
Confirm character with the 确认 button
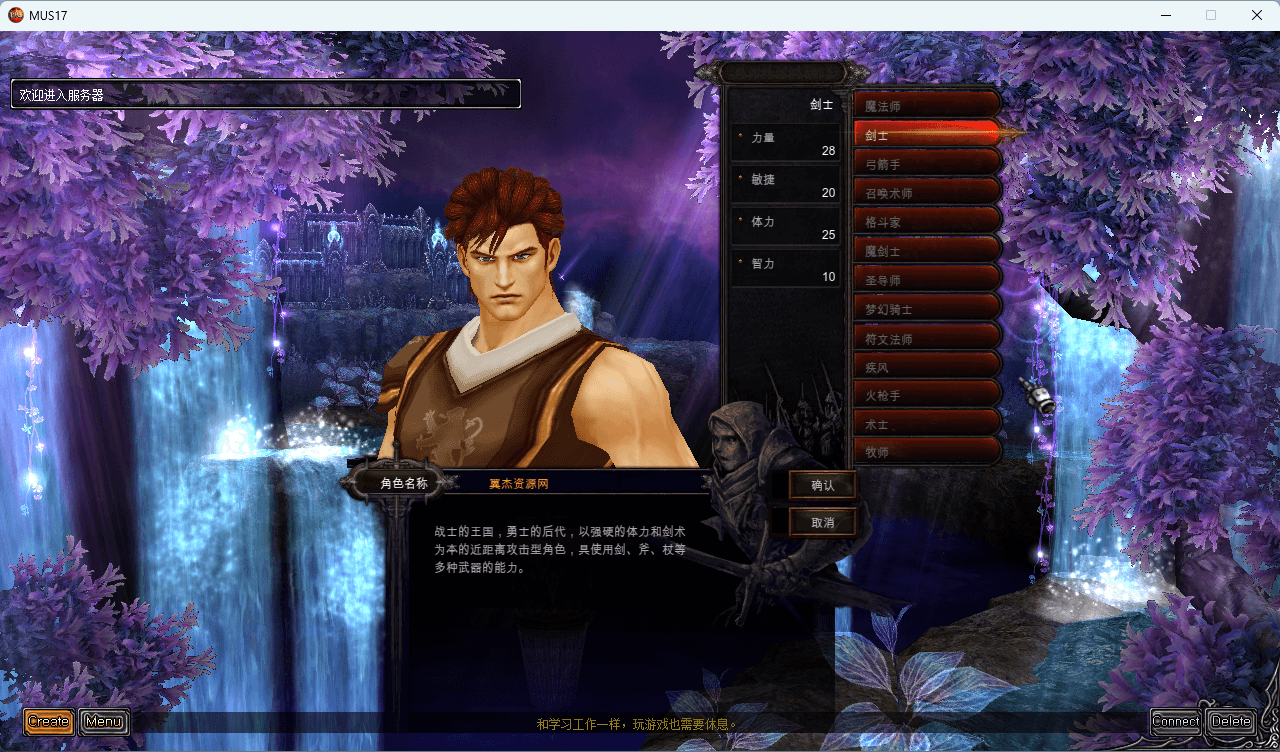[x=822, y=485]
